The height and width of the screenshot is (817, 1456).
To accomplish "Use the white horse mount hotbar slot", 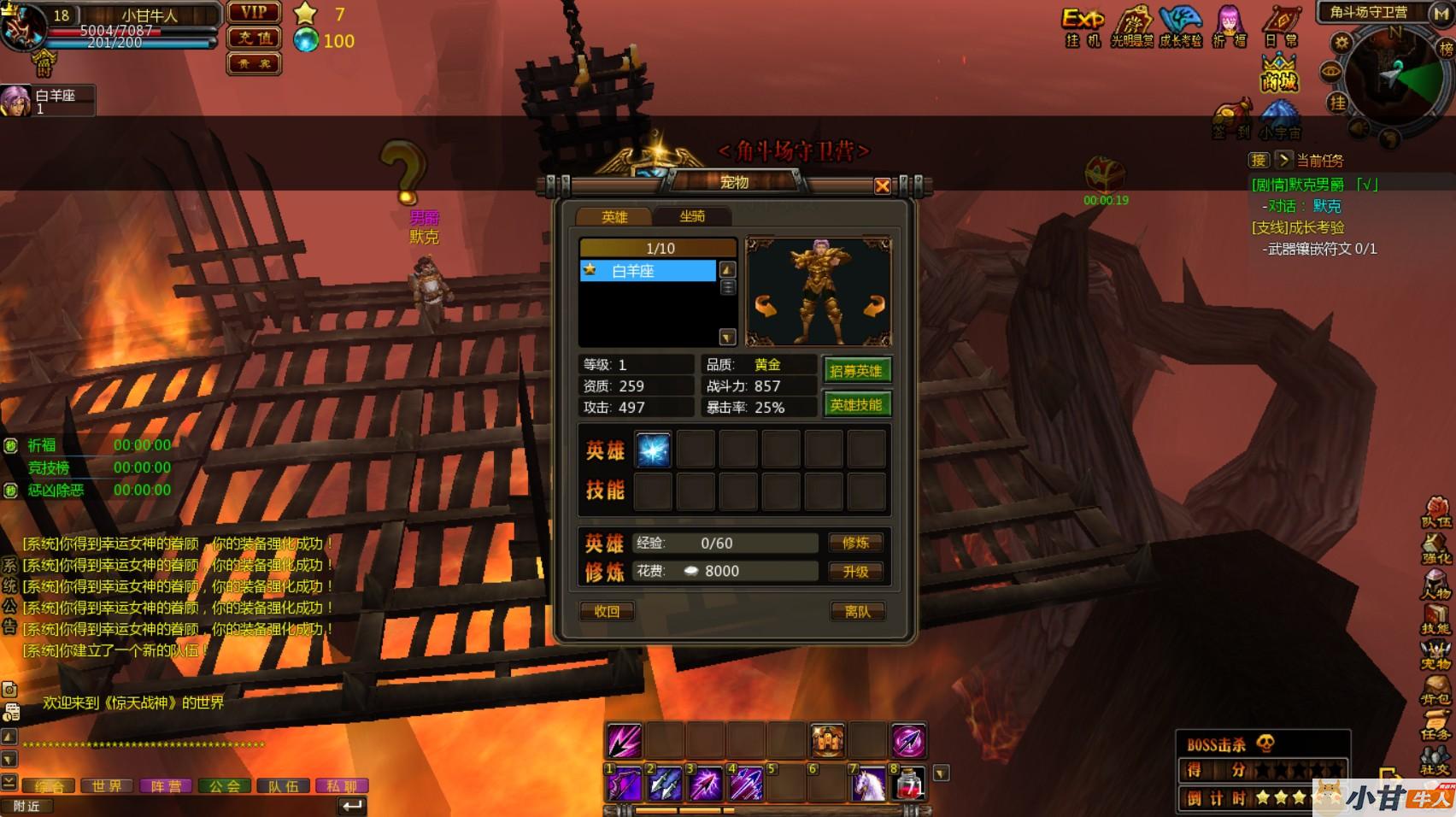I will 868,784.
